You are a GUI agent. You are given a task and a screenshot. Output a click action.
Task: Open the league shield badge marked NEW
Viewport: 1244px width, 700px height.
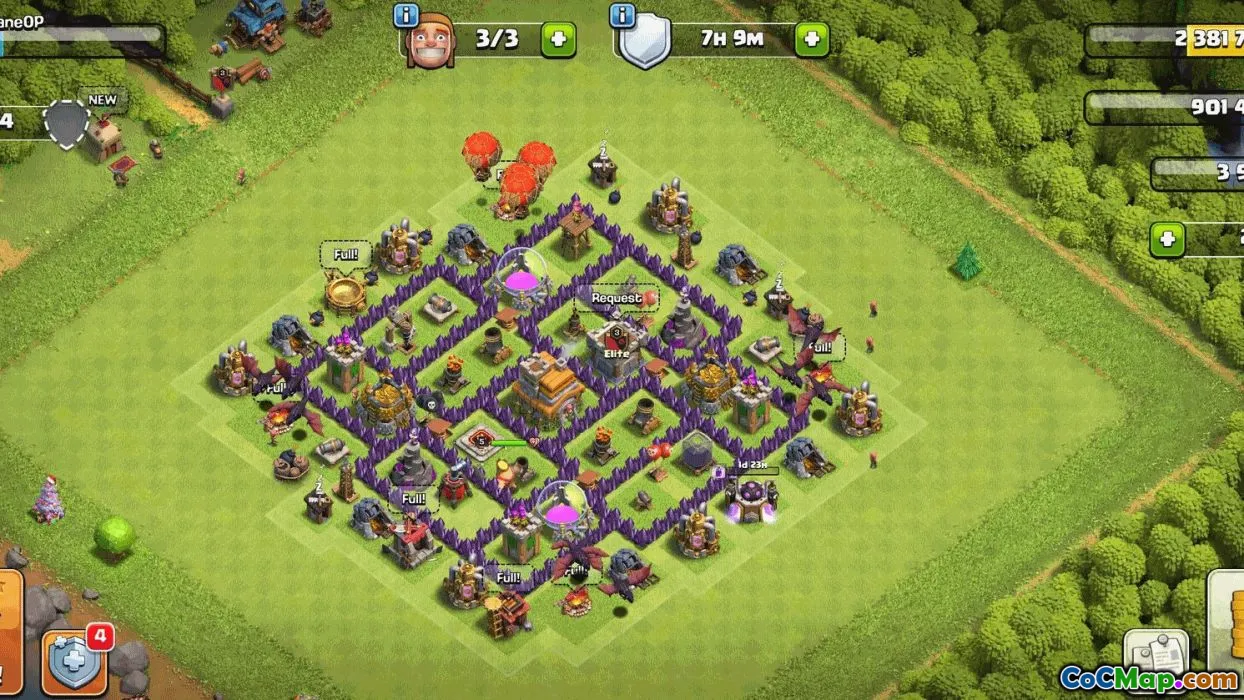[68, 124]
